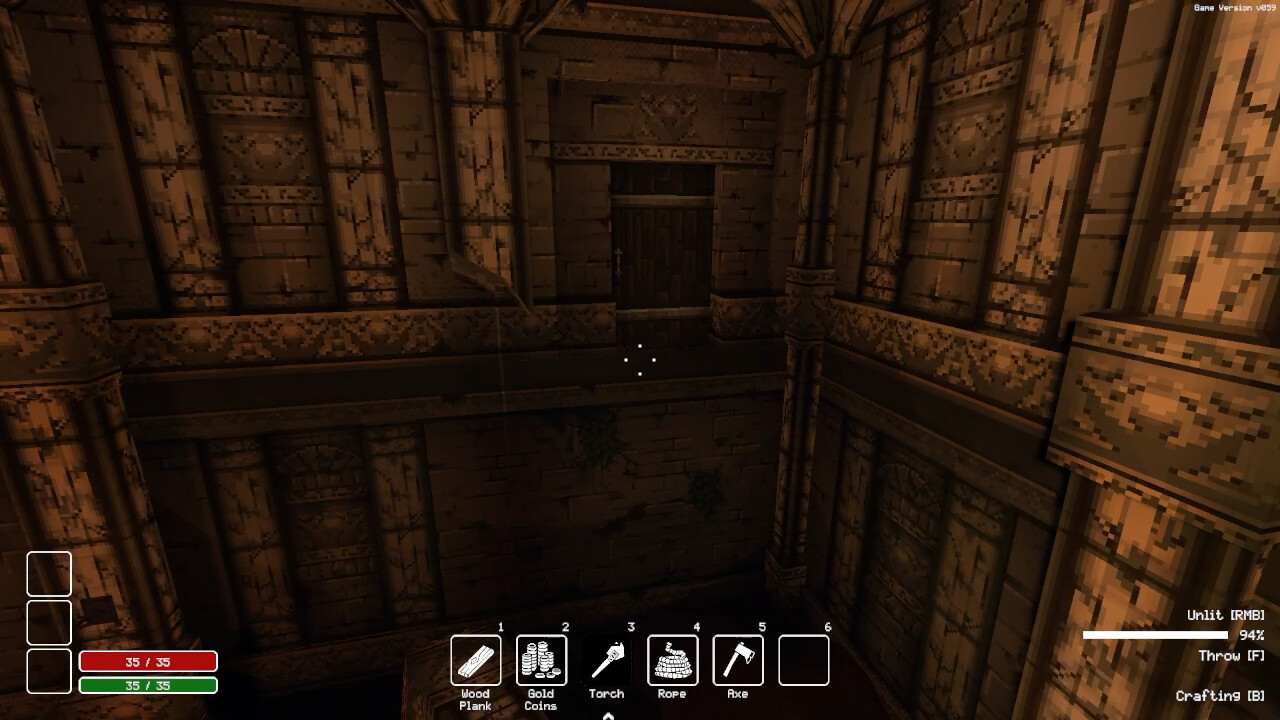
Task: Click the middle empty equipment slot
Action: tap(49, 621)
